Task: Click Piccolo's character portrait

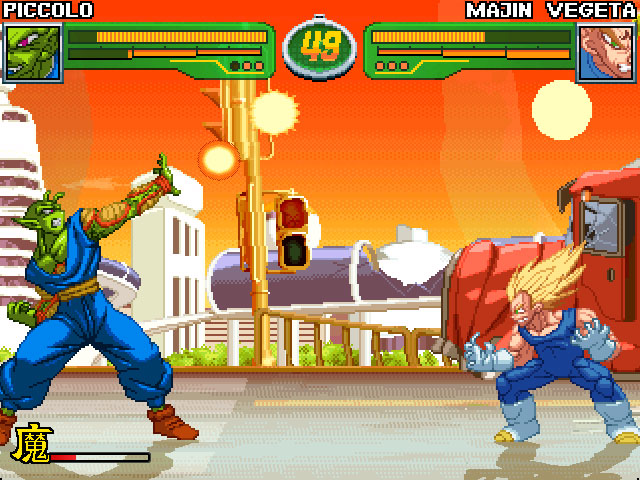Action: (33, 52)
